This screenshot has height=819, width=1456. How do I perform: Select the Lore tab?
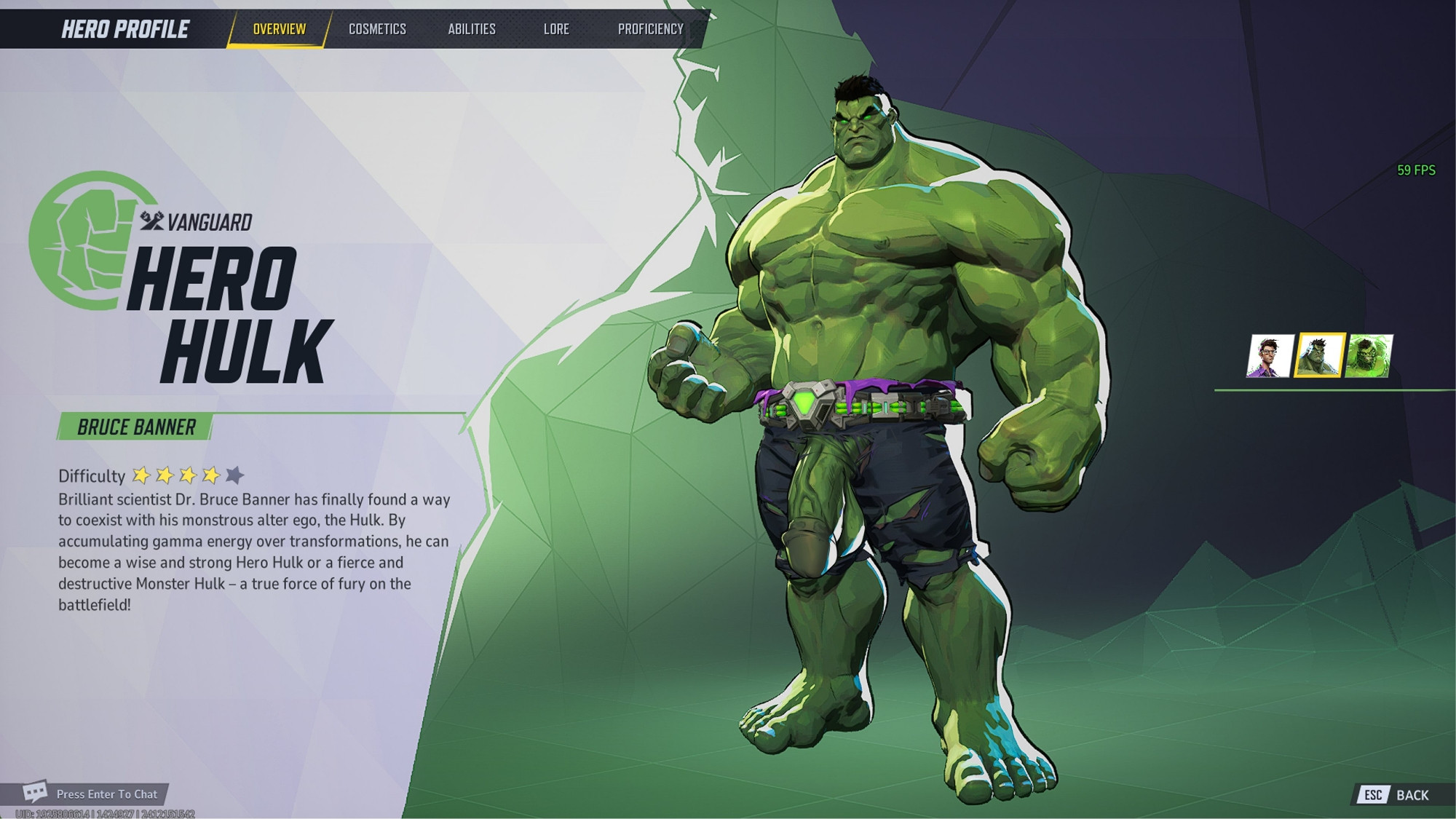coord(556,29)
